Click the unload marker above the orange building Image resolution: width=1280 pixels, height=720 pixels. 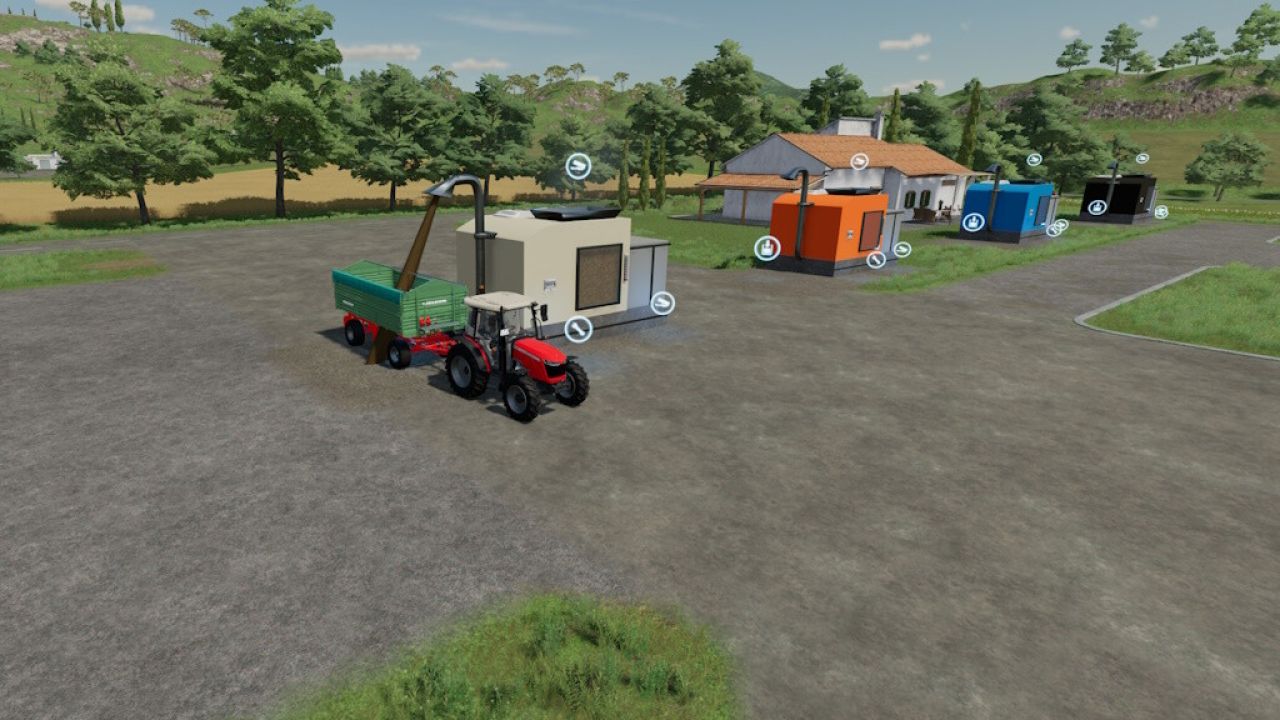(858, 161)
